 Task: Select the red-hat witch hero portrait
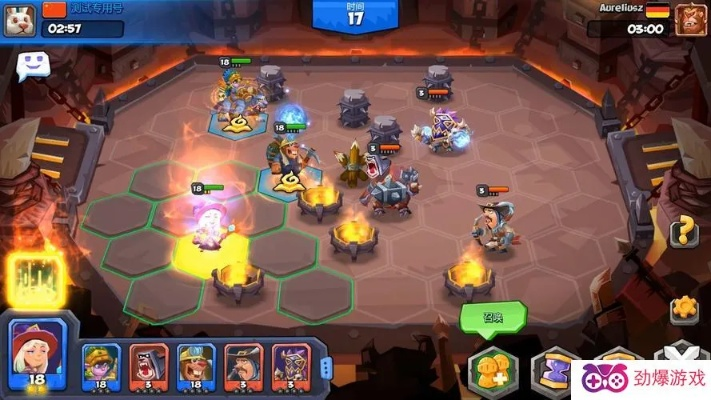tap(37, 351)
